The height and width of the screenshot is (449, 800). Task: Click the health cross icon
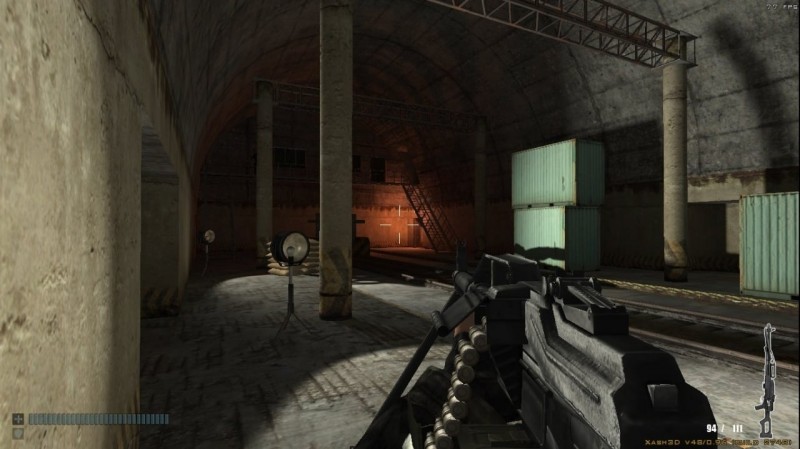pos(18,419)
